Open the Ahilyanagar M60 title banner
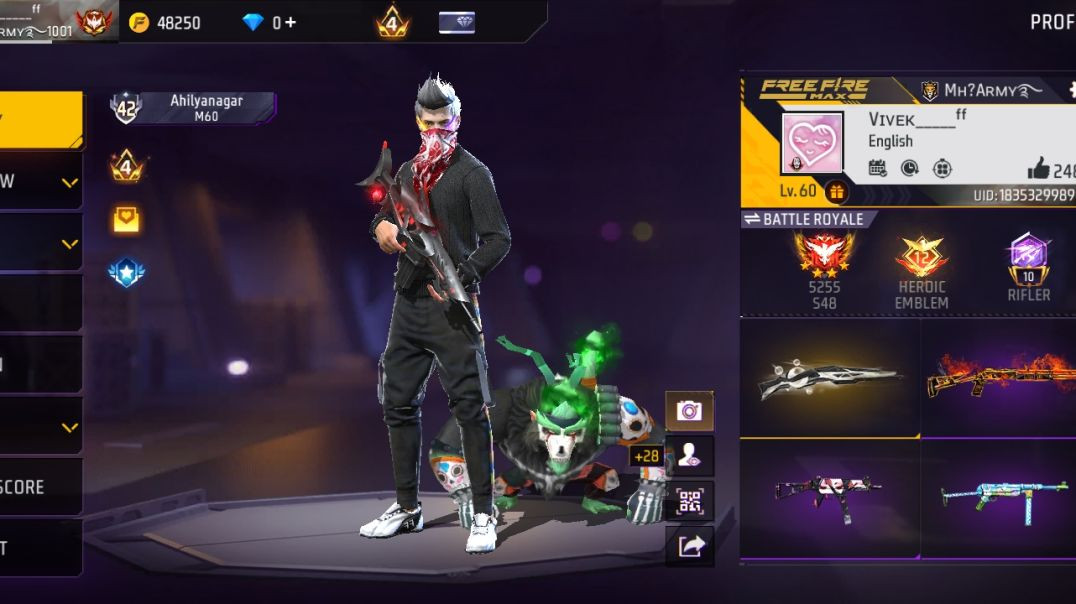This screenshot has height=604, width=1076. (205, 108)
